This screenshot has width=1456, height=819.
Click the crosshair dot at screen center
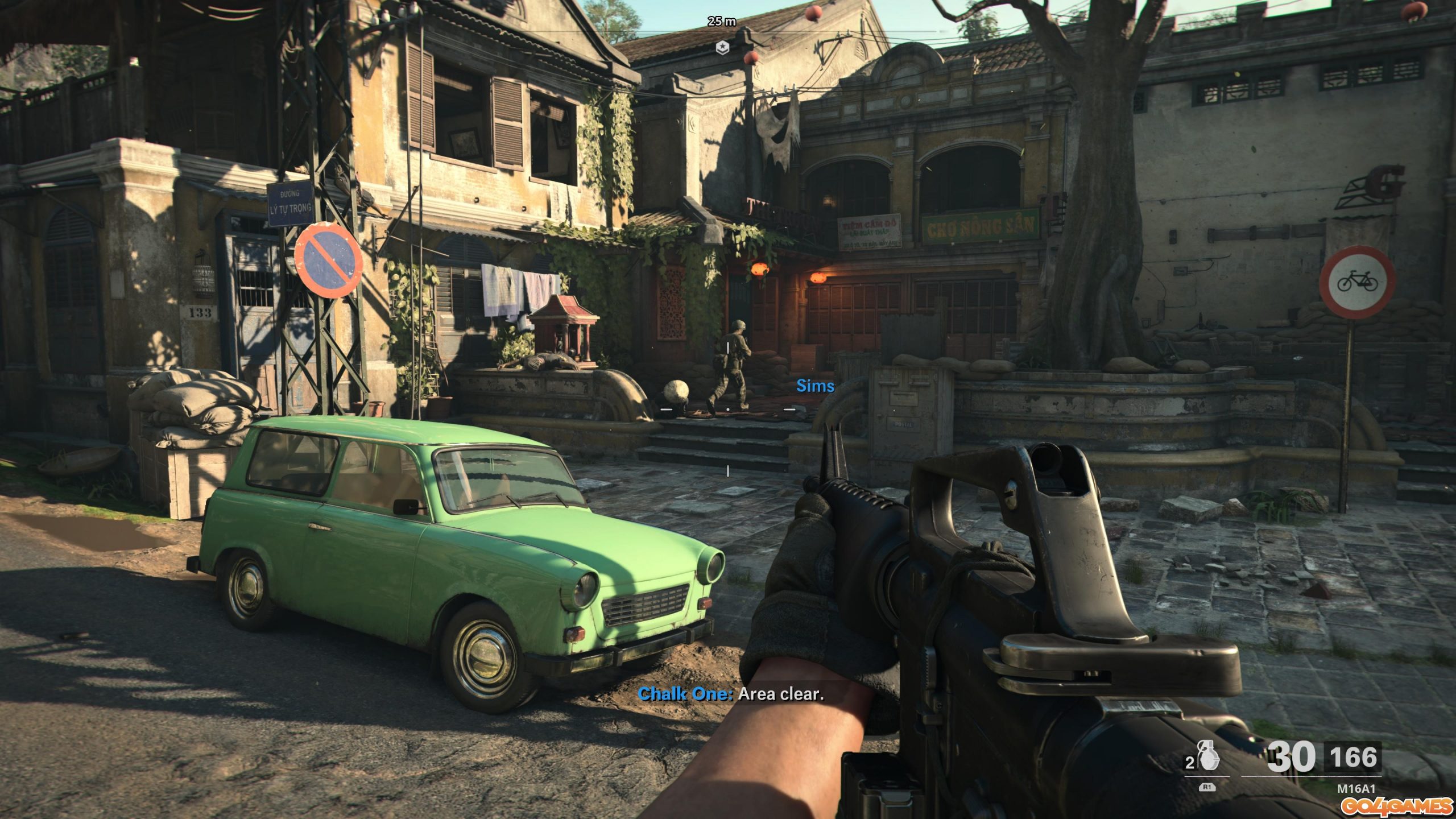click(728, 409)
